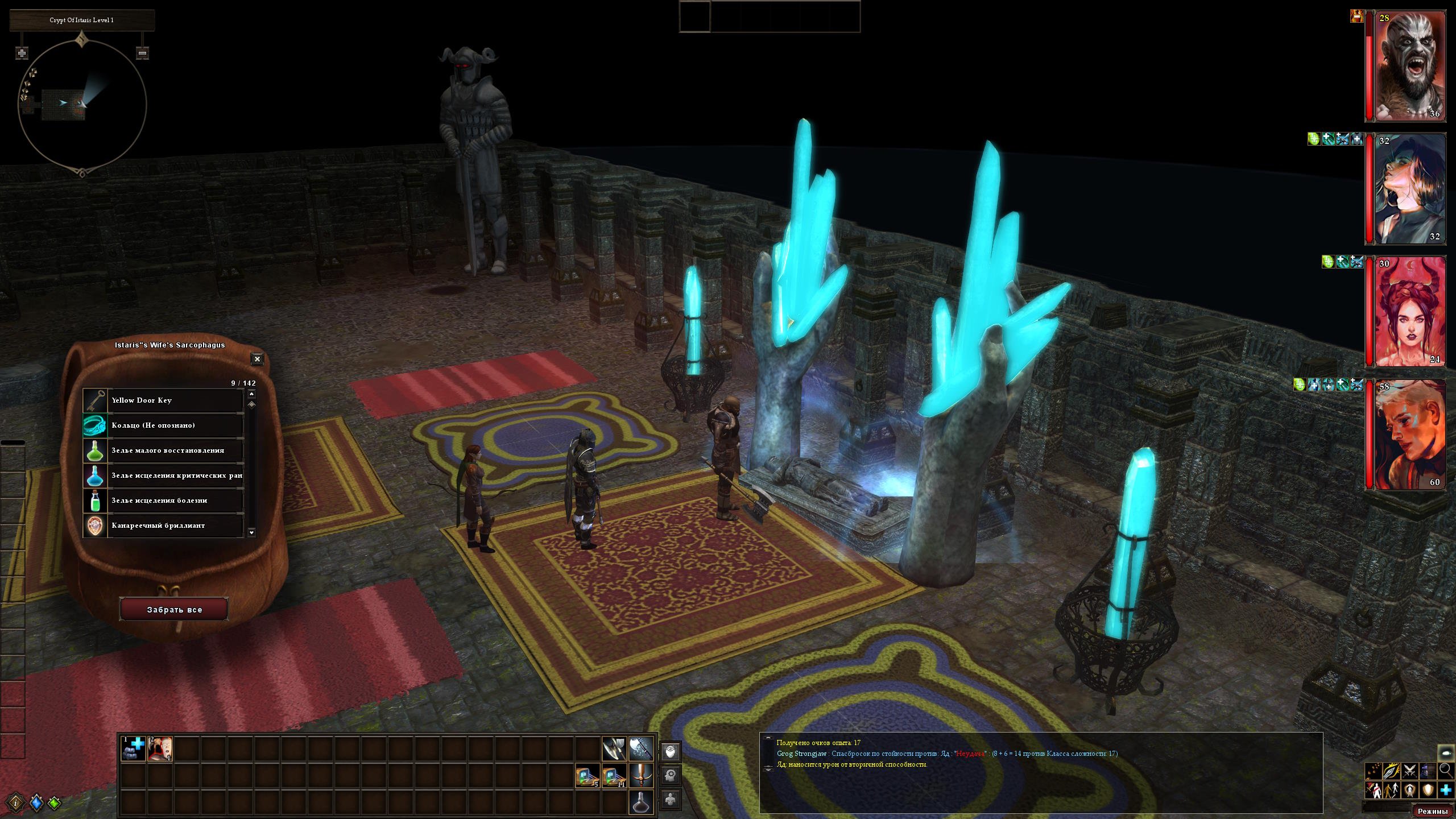Screen dimensions: 1456x819
Task: Pick up the Yellow Door Key
Action: pos(164,400)
